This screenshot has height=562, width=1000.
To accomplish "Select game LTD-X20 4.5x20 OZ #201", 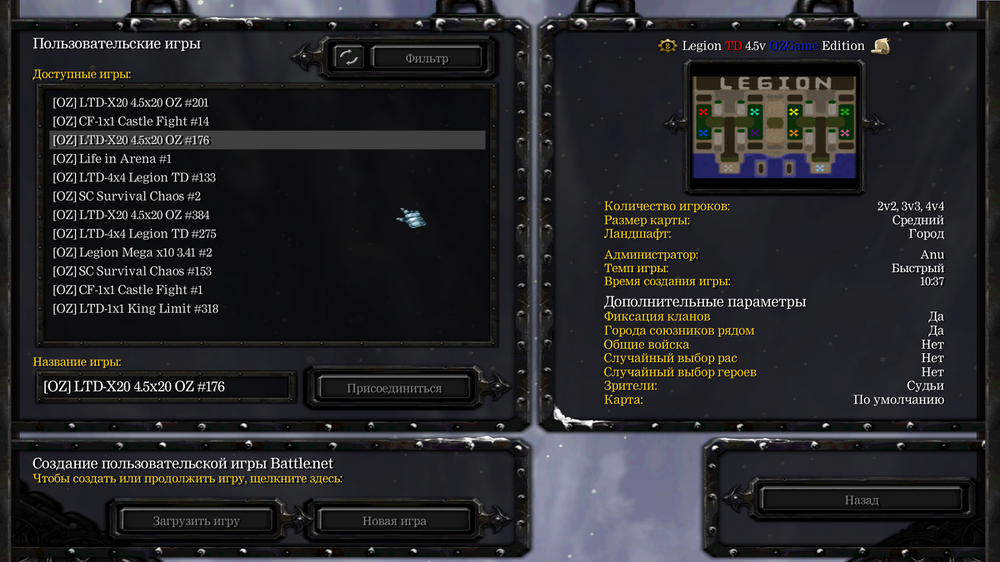I will [x=131, y=102].
